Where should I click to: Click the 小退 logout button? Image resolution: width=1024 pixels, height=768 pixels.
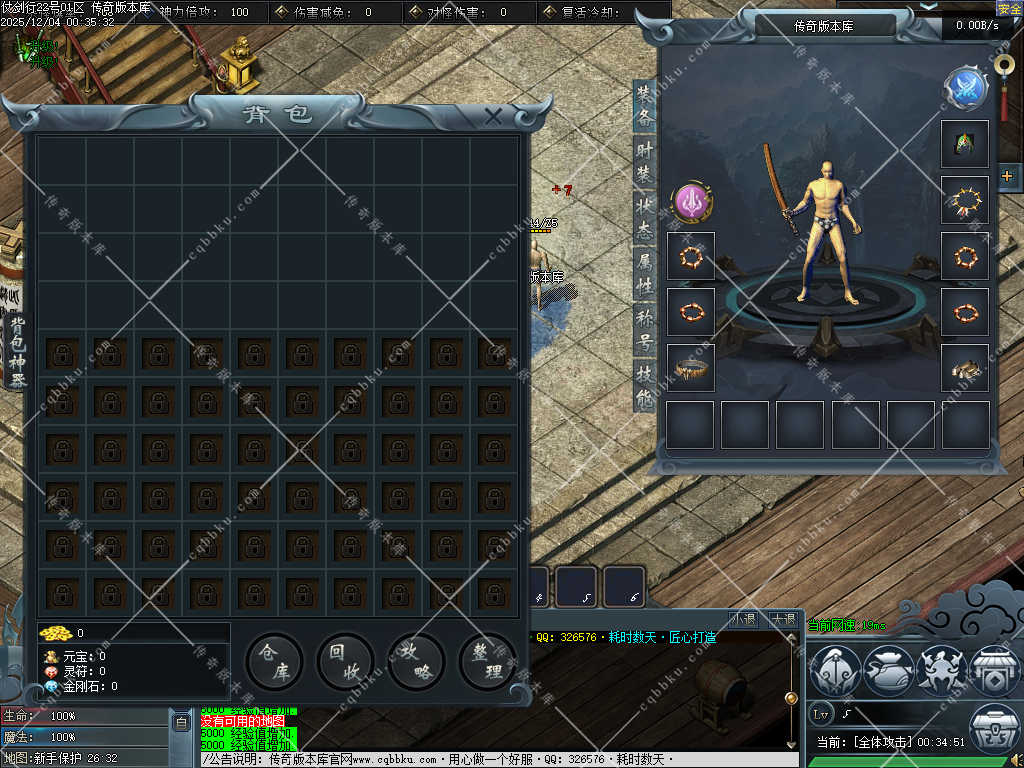743,620
